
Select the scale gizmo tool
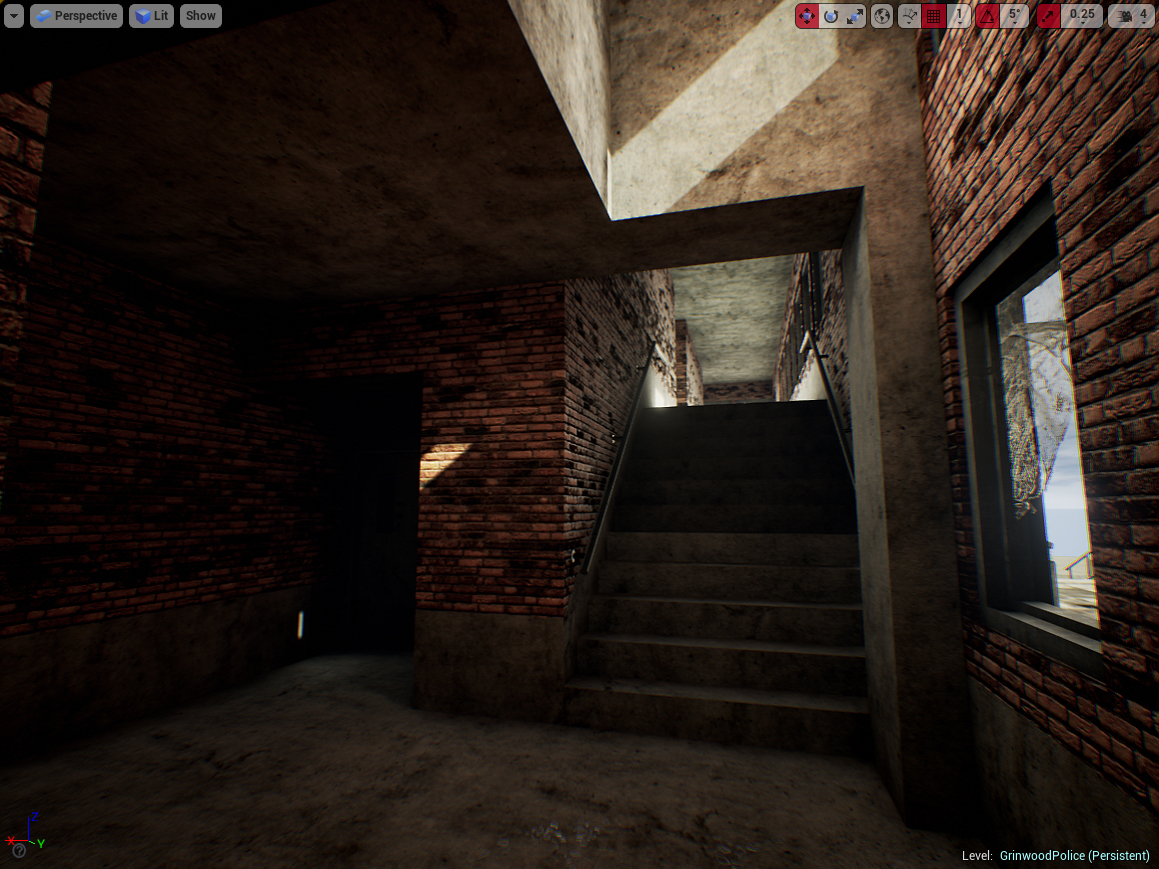coord(855,16)
